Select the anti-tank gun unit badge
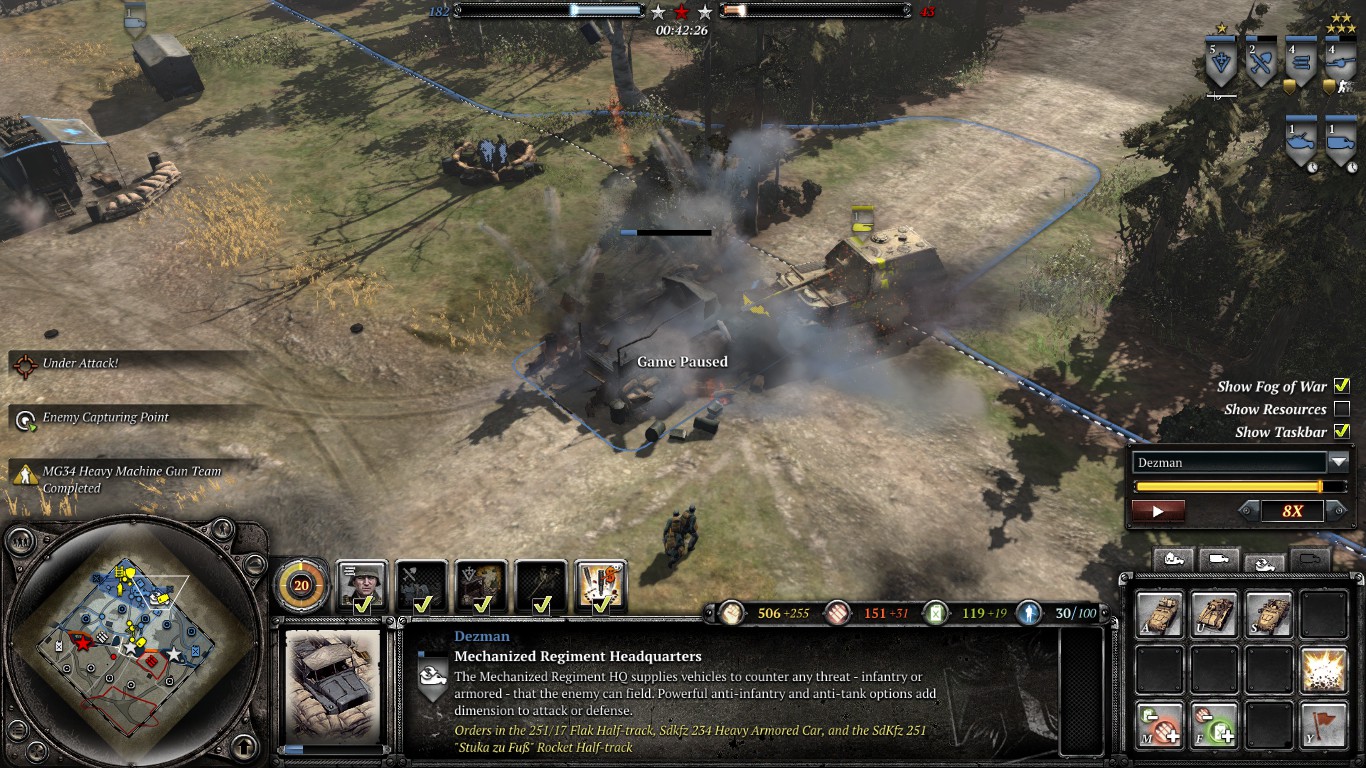 coord(1339,63)
